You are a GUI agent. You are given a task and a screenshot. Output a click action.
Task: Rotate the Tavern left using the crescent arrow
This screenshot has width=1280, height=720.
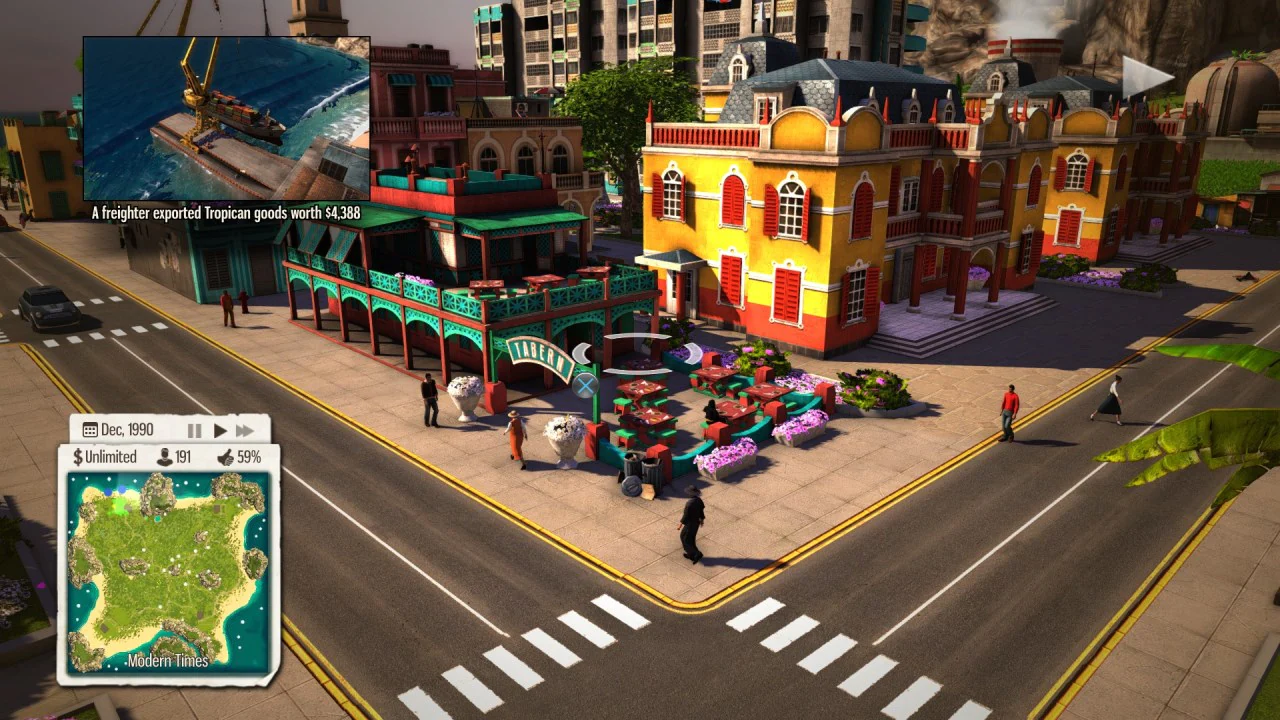point(582,352)
